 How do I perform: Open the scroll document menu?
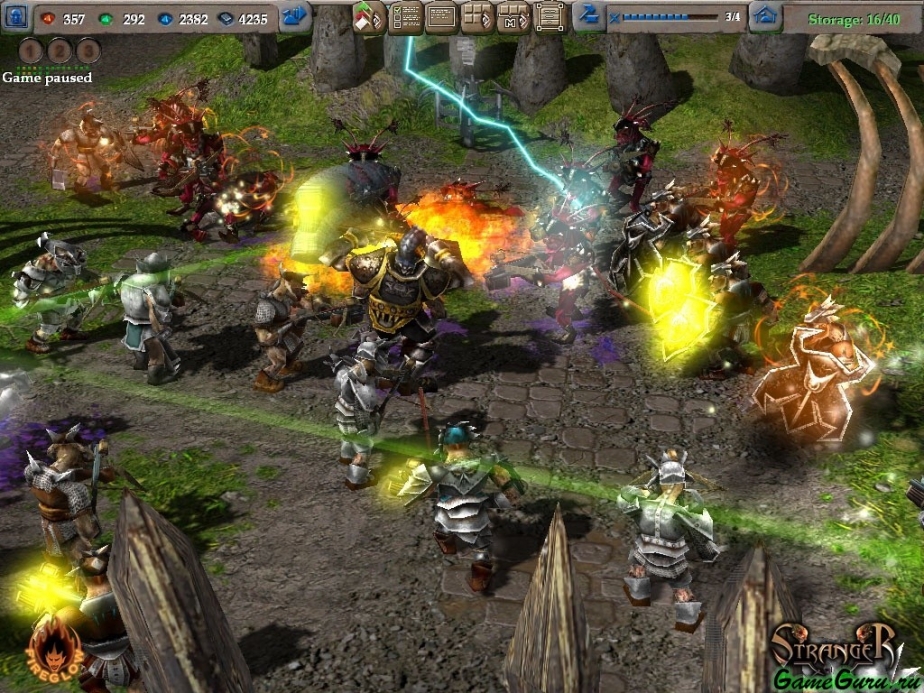[548, 17]
